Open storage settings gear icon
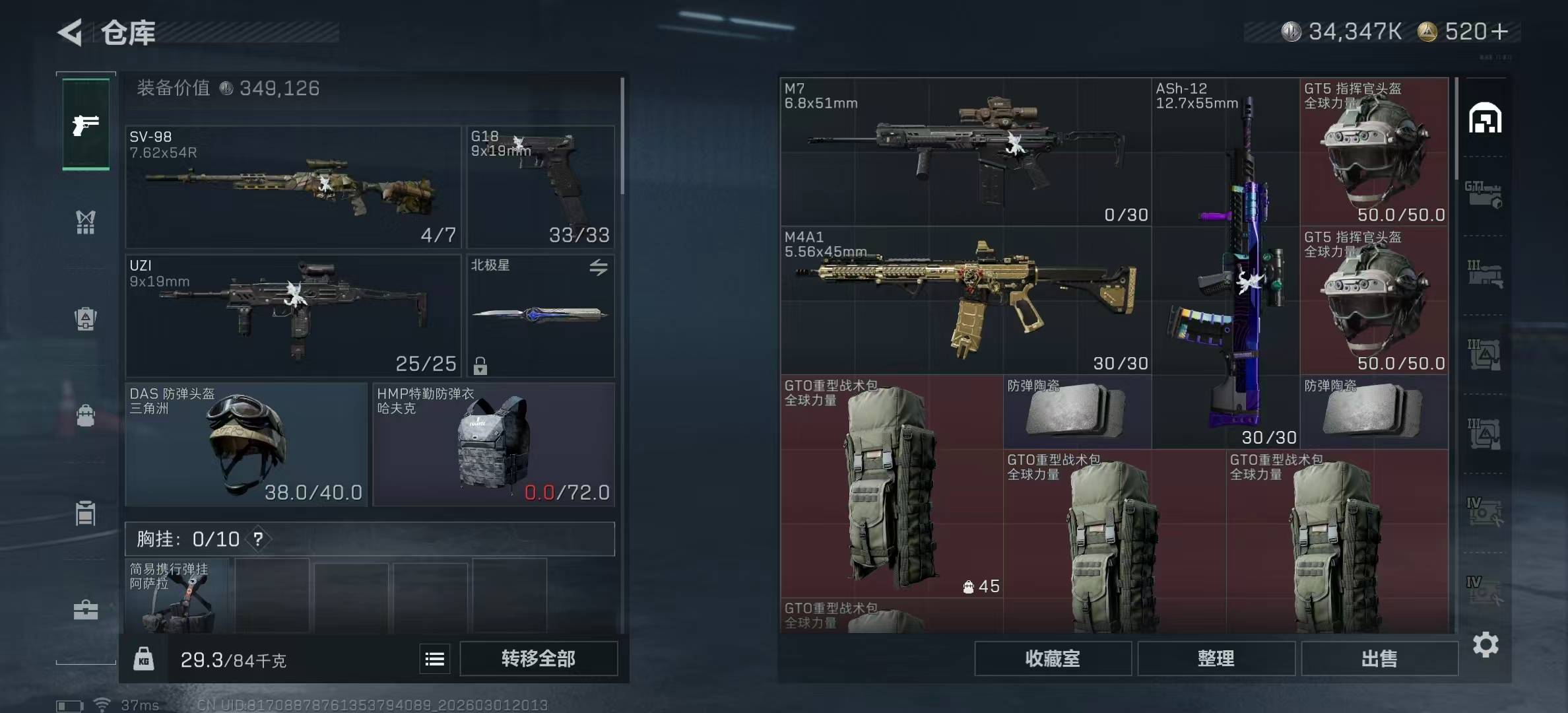The image size is (1568, 713). click(1486, 644)
